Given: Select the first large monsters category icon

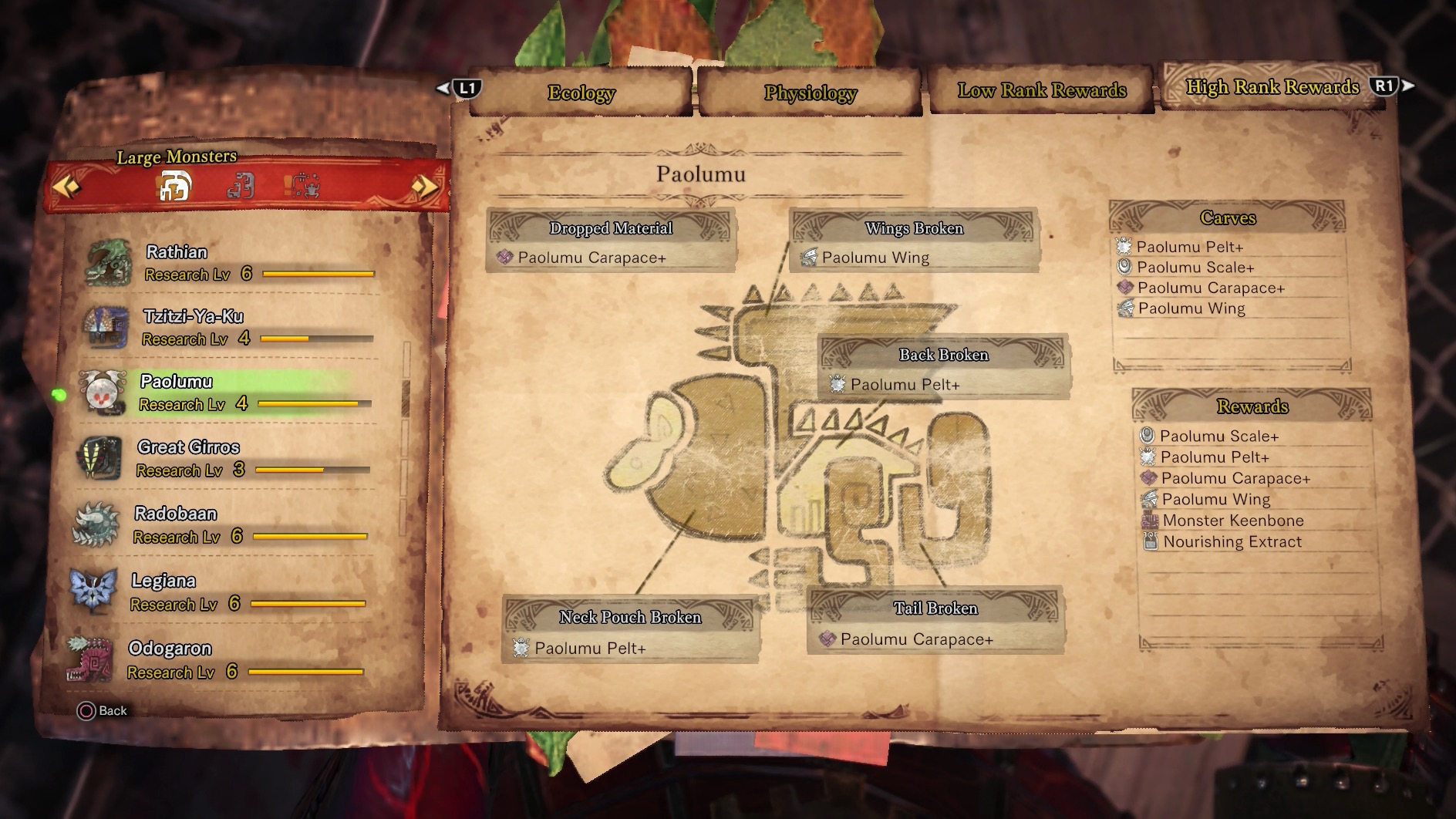Looking at the screenshot, I should pos(175,186).
